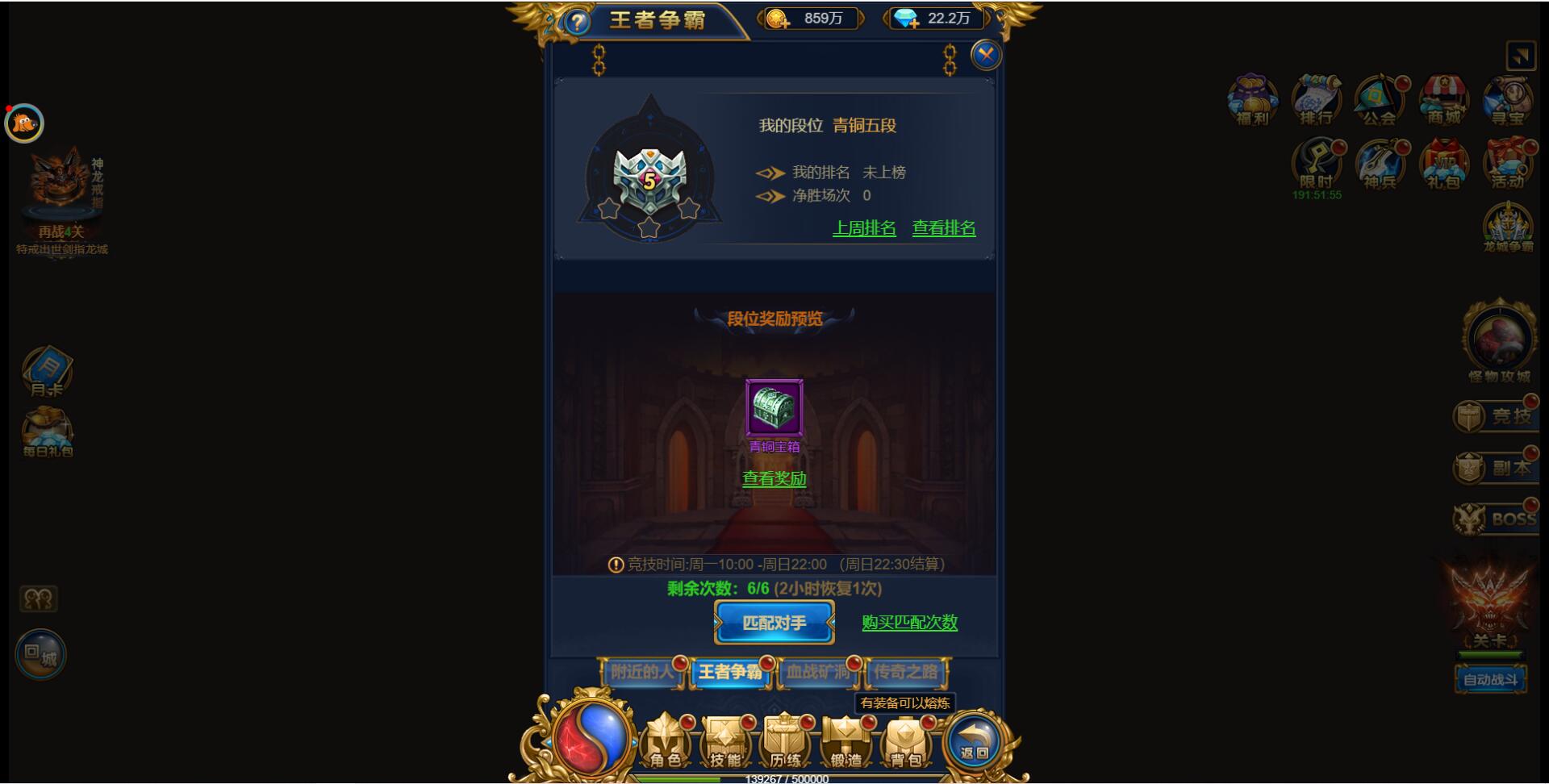
Task: Switch to the 附近的人 tab
Action: pyautogui.click(x=641, y=672)
